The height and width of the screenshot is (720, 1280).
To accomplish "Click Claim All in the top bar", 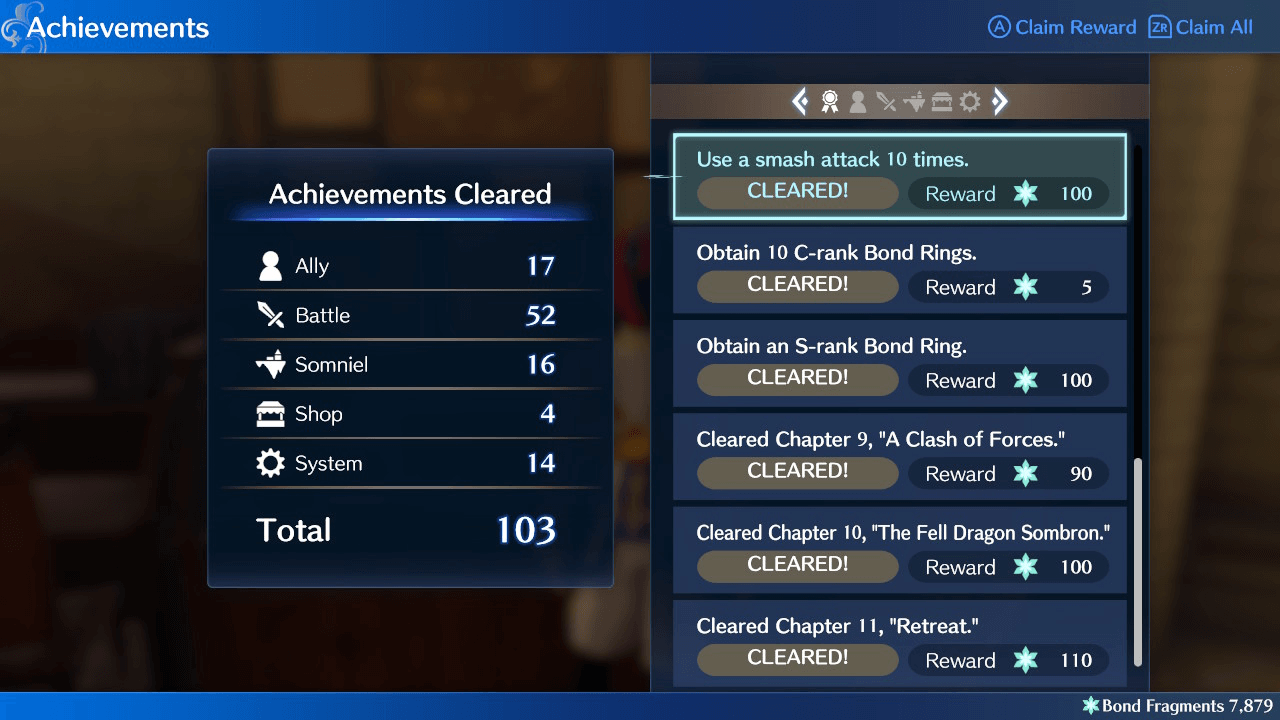I will coord(1200,27).
